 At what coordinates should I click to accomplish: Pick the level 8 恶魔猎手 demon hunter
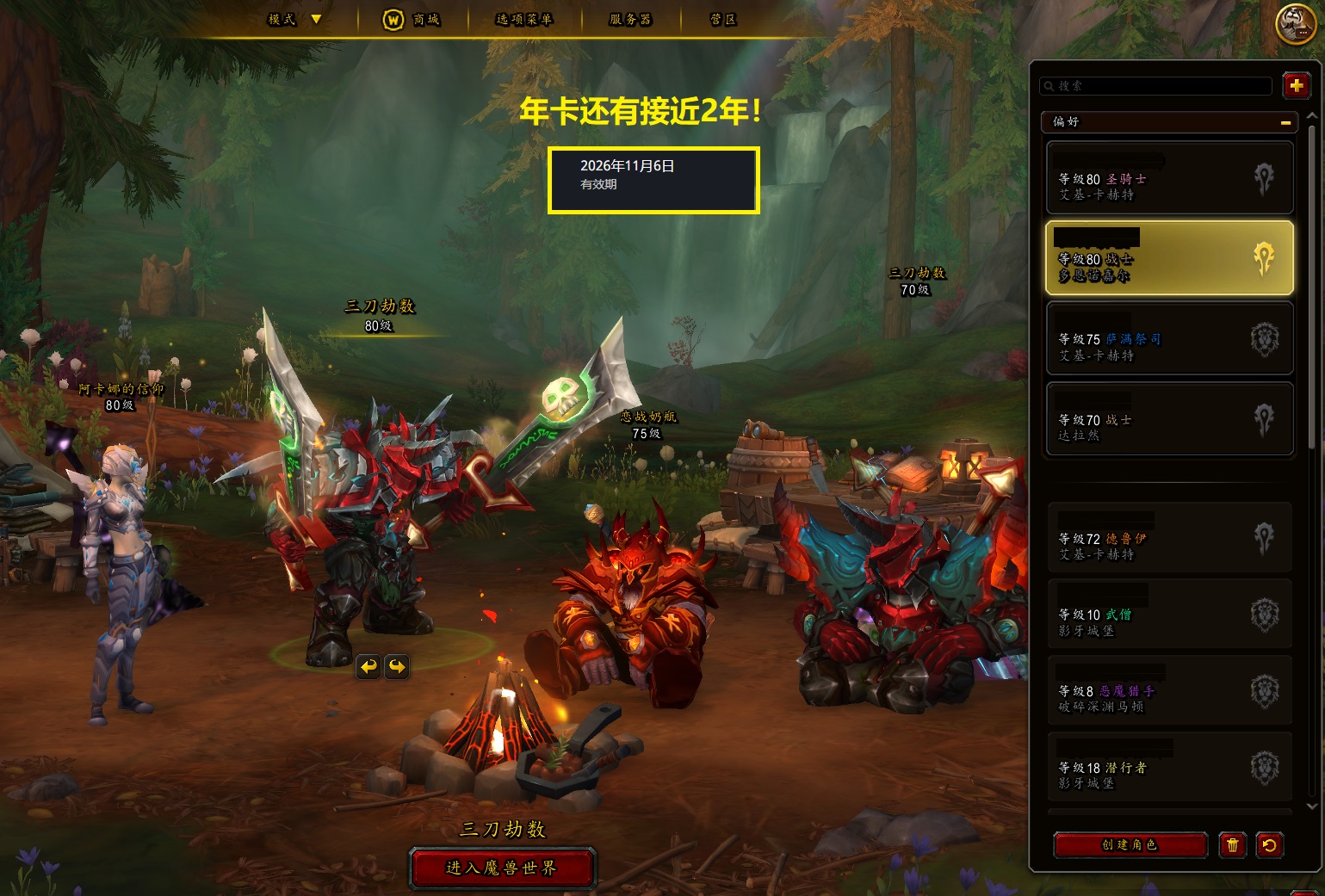point(1169,691)
